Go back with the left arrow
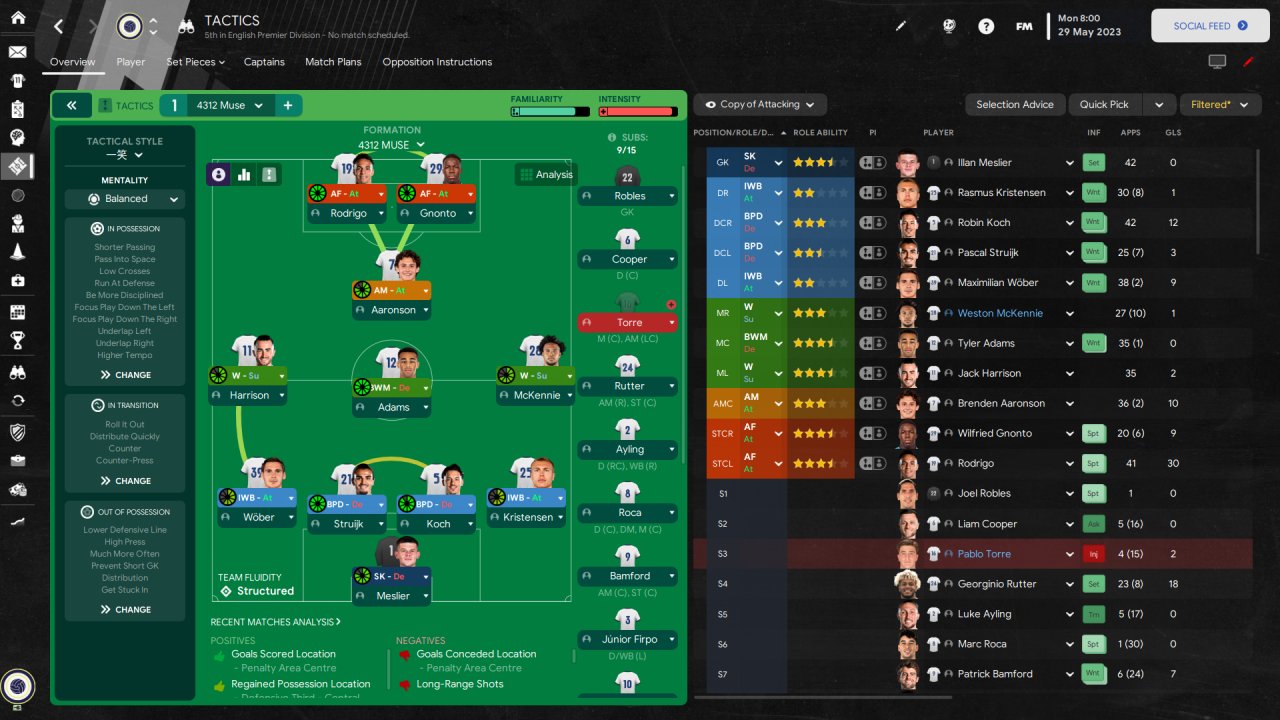The width and height of the screenshot is (1280, 720). point(58,27)
